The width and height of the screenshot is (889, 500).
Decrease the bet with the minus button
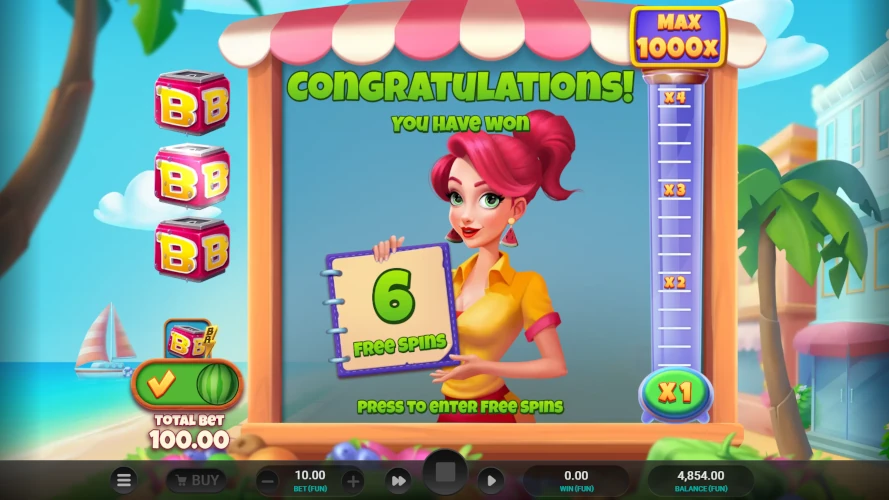tap(267, 481)
